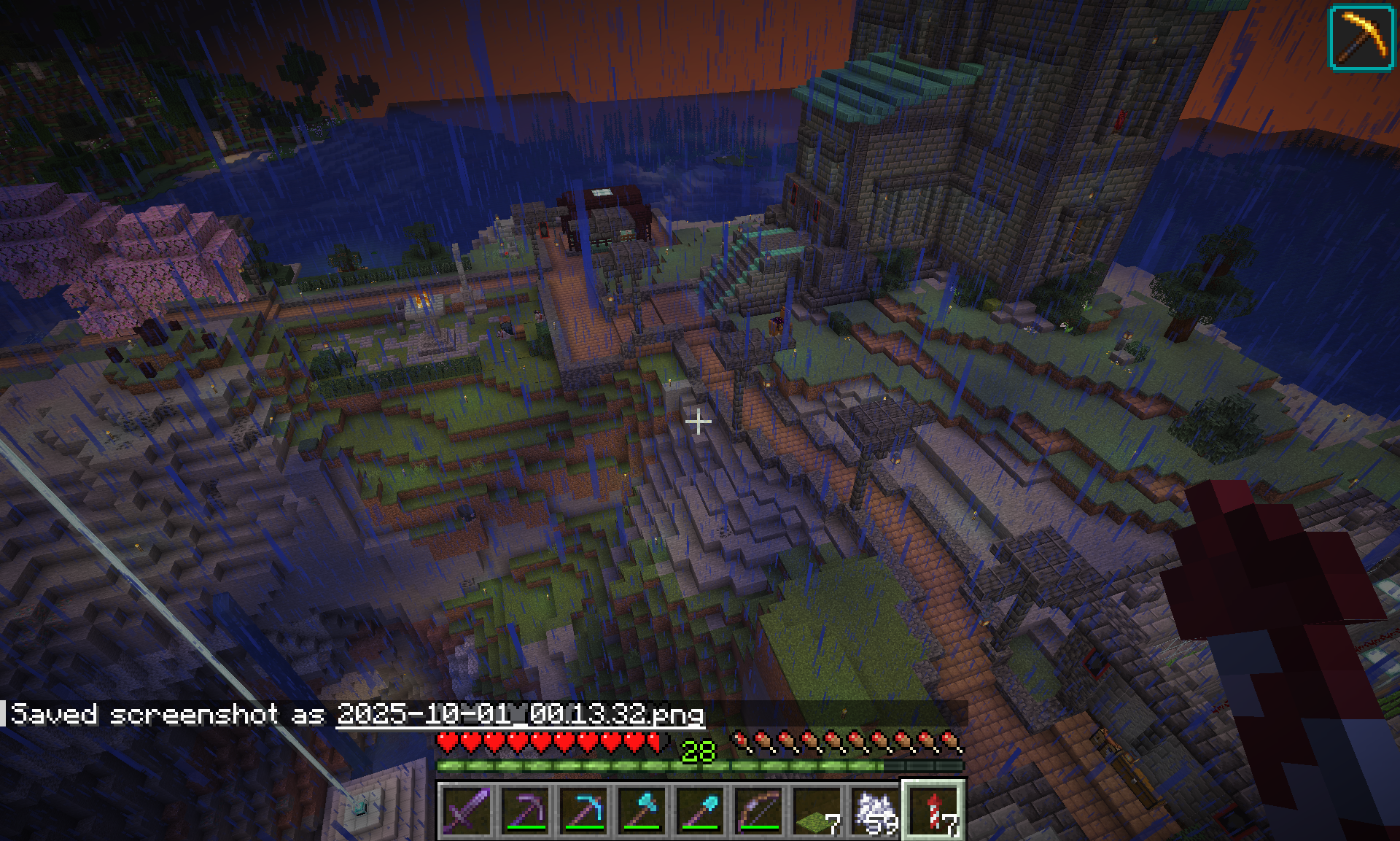Choose the green carpet stack of 7
Screen dimensions: 1400x841
coord(817,810)
